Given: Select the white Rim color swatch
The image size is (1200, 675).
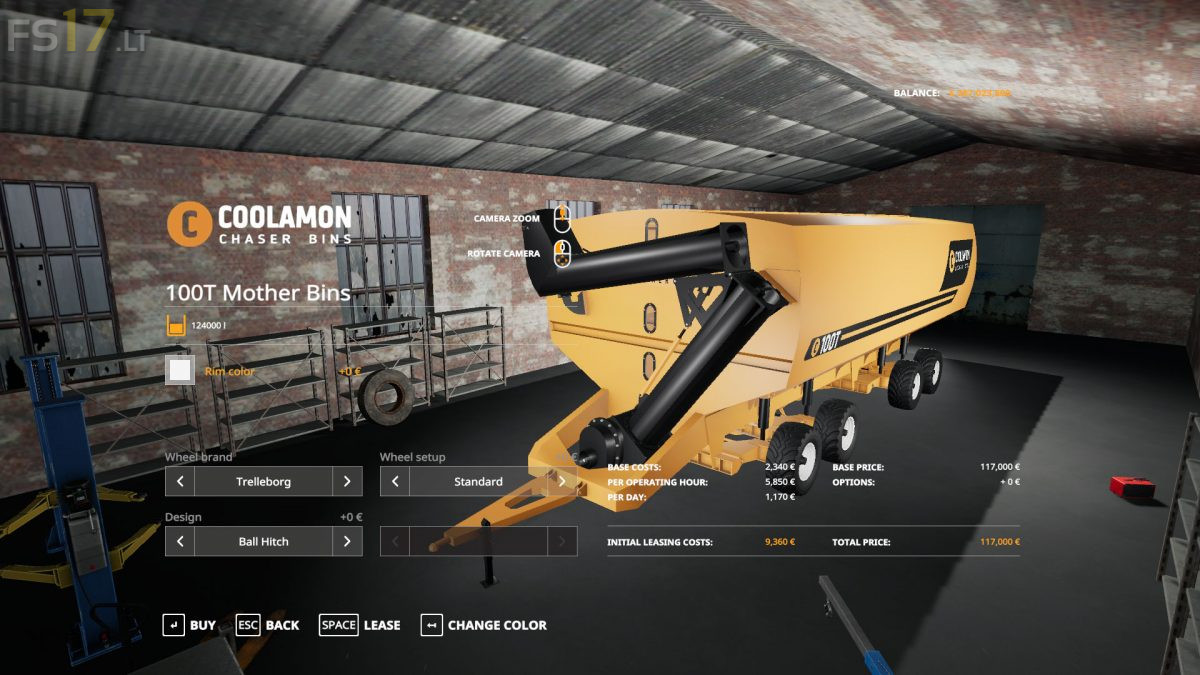Looking at the screenshot, I should point(181,371).
